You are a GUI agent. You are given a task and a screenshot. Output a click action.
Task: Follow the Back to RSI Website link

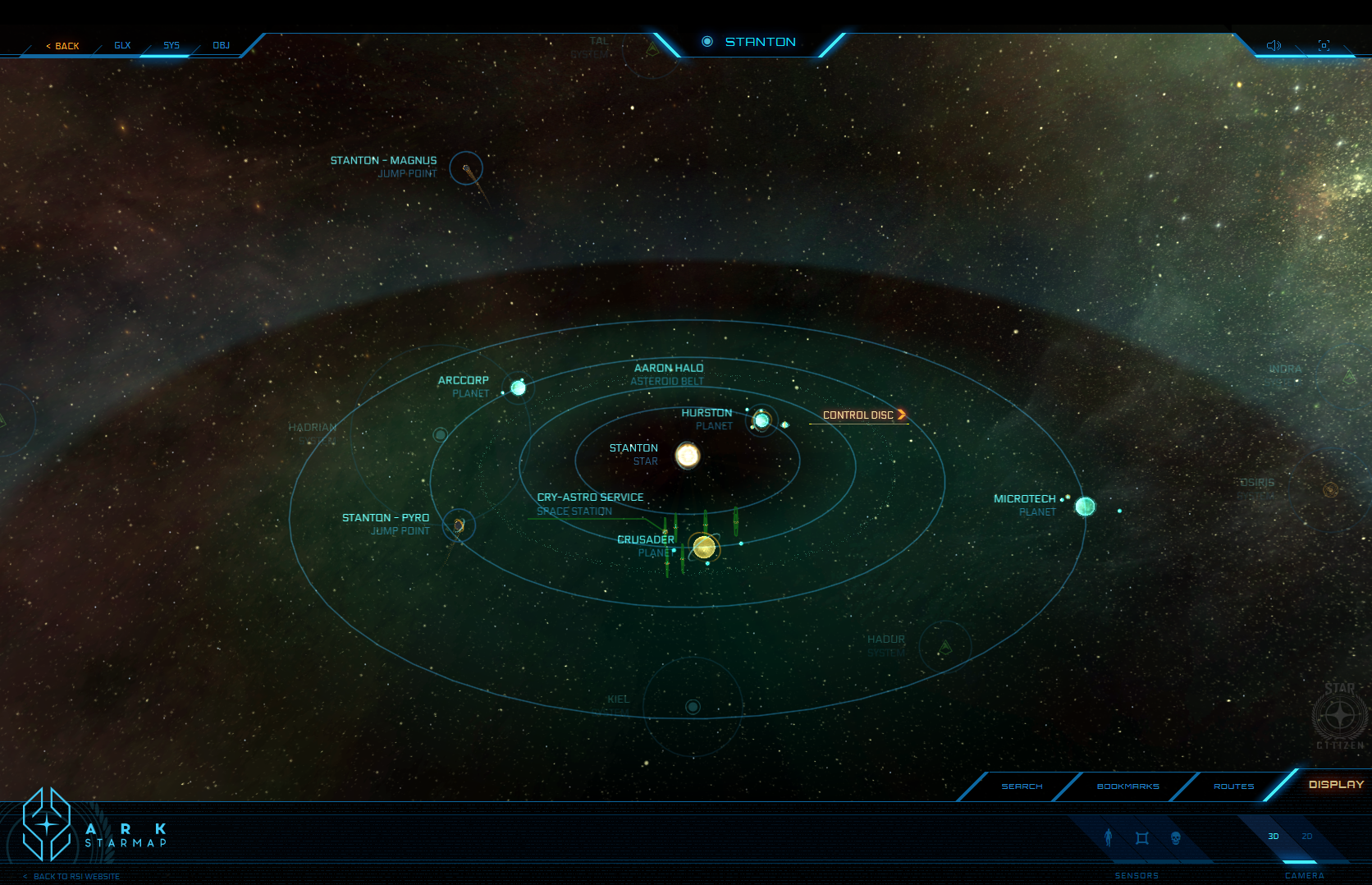(x=76, y=876)
